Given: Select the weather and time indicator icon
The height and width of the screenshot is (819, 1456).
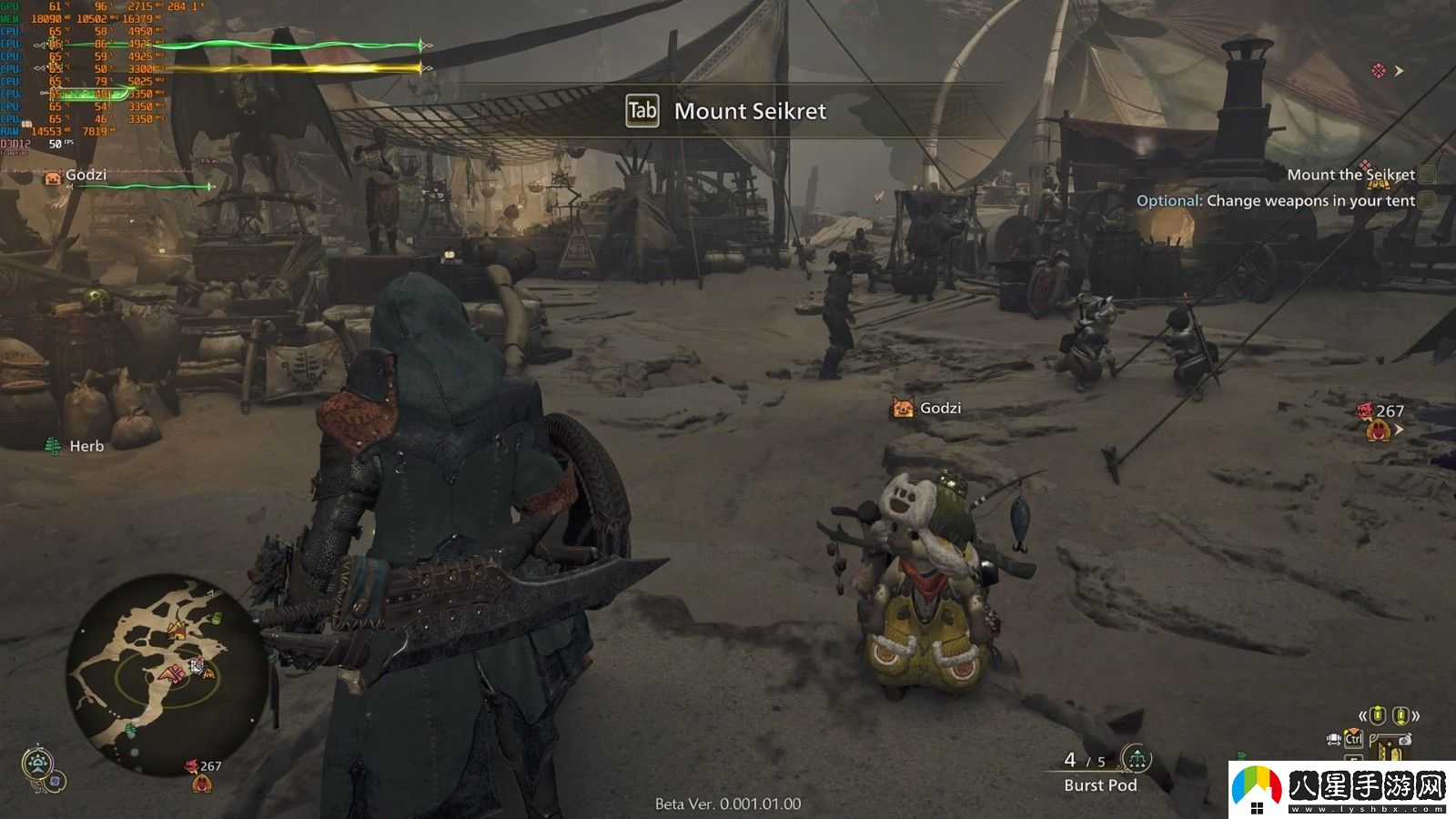Looking at the screenshot, I should click(38, 763).
